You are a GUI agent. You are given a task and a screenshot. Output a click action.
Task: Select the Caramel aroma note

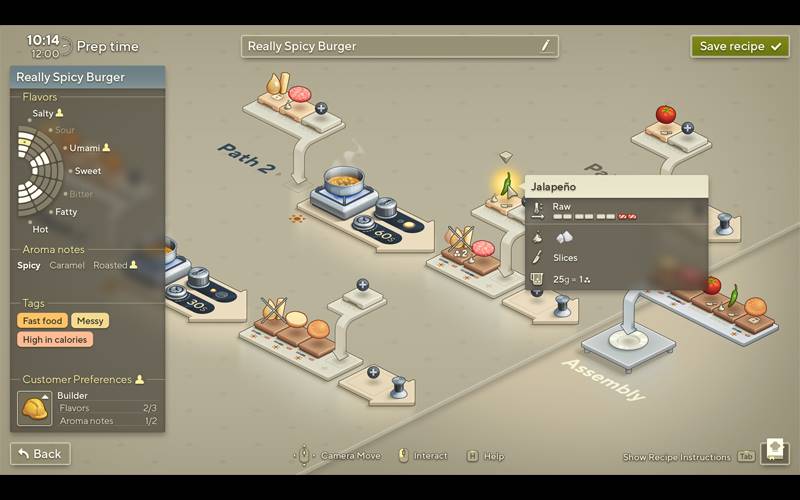coord(67,266)
